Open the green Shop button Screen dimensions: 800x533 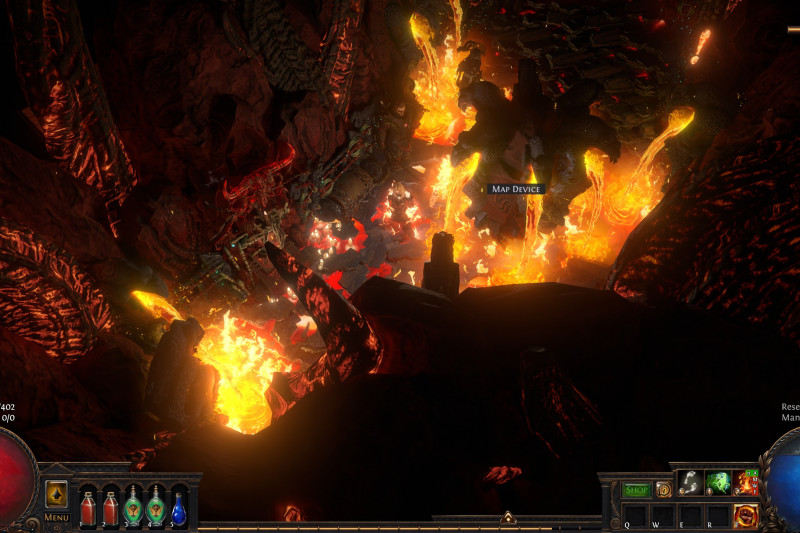tap(636, 490)
